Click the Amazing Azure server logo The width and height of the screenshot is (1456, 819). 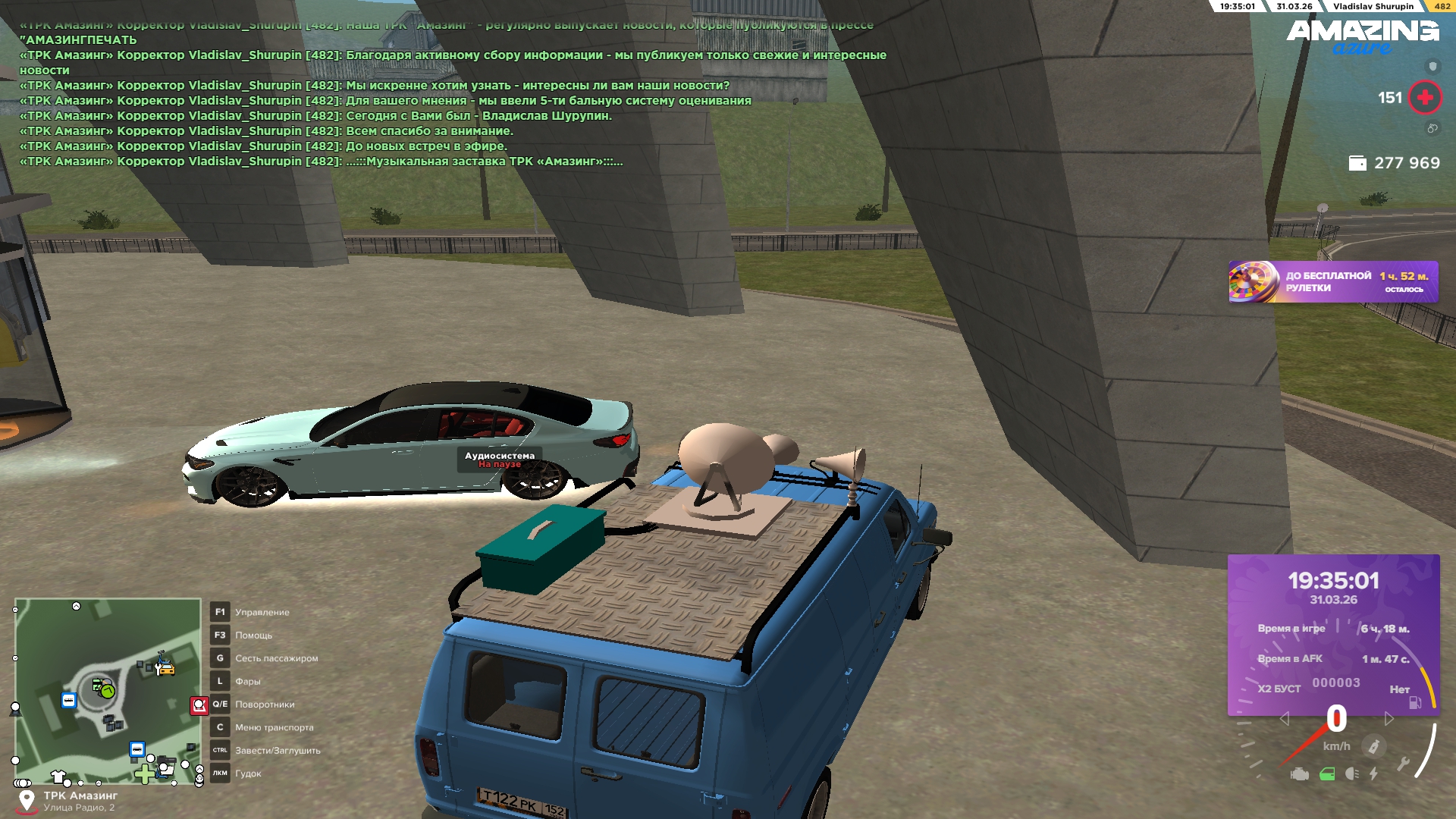pos(1362,36)
